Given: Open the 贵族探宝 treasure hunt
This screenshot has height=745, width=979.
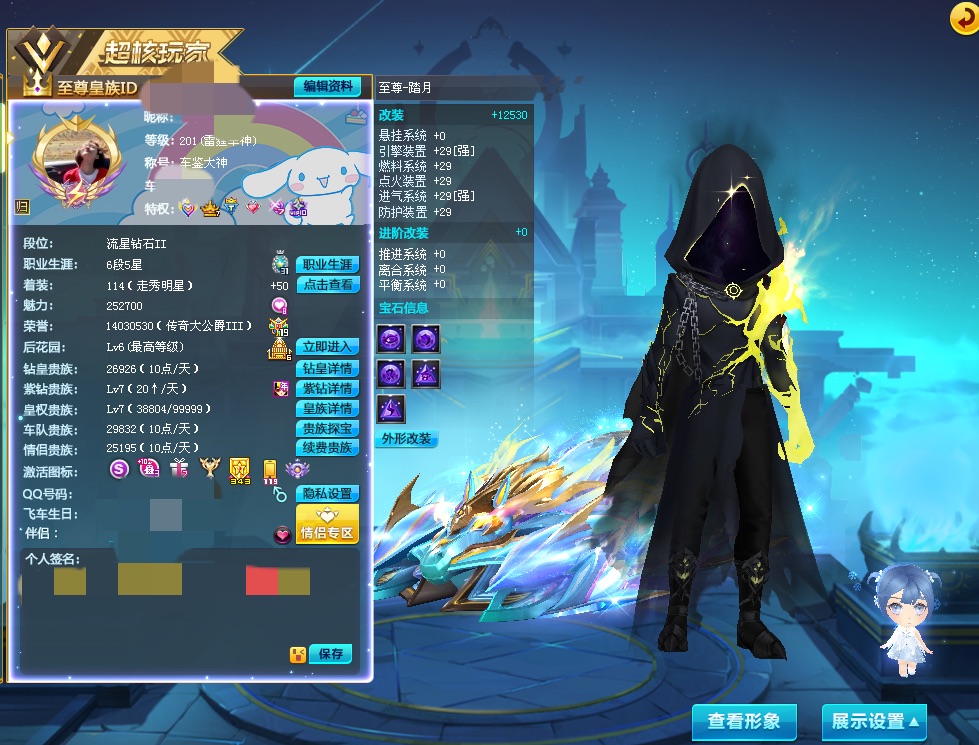Looking at the screenshot, I should [x=327, y=428].
